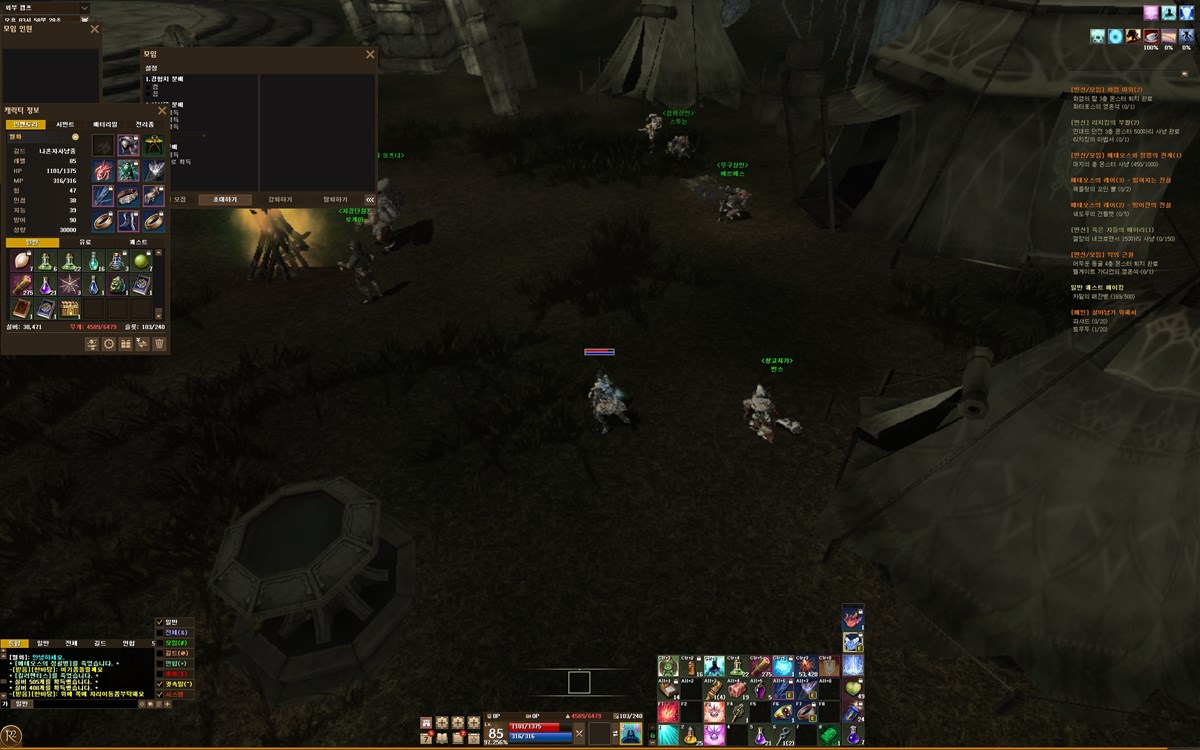The image size is (1200, 750).
Task: Click the trash can button in inventory
Action: point(159,343)
